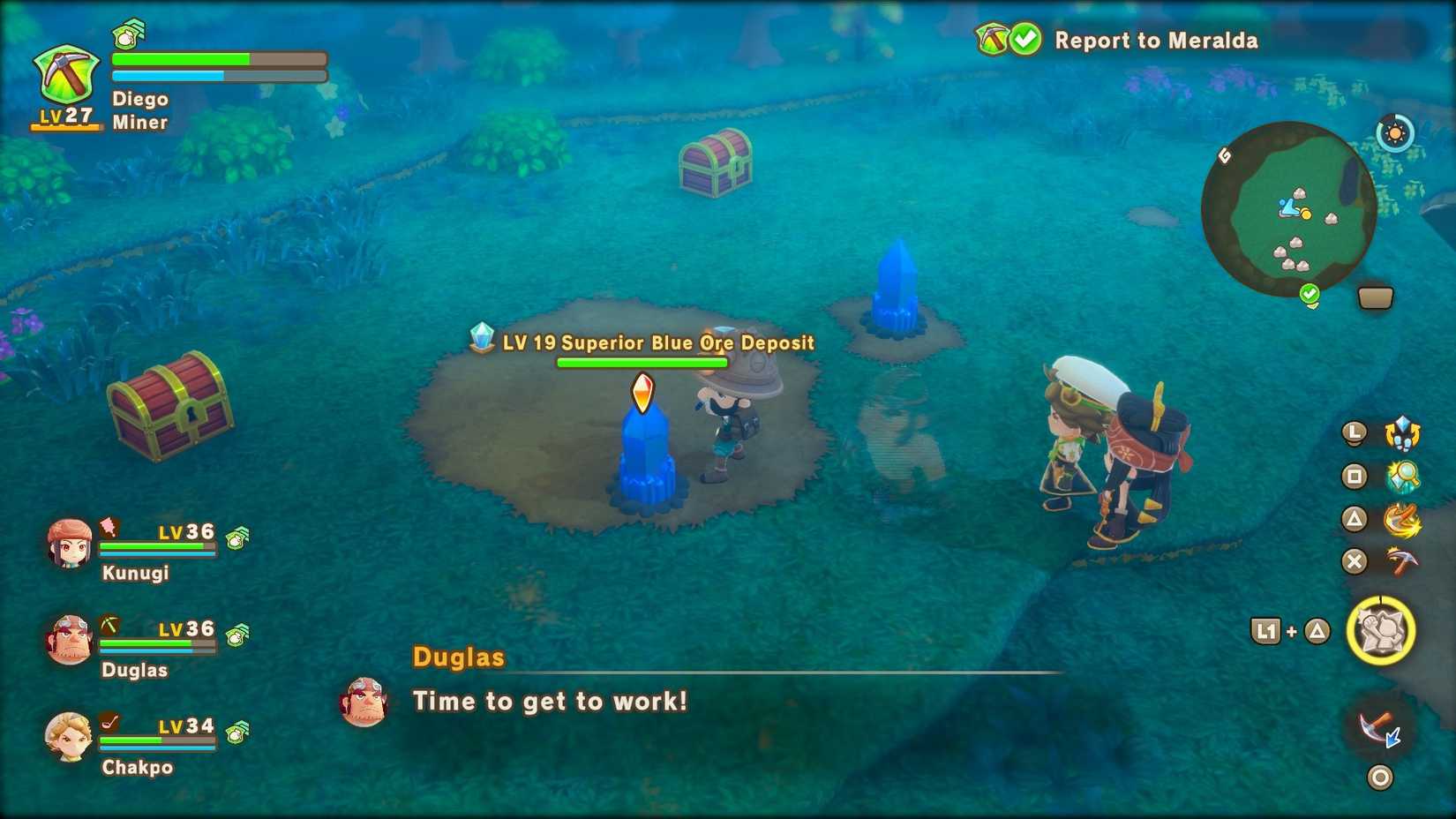Open the magnifying glass search ability
This screenshot has width=1456, height=819.
(1403, 477)
